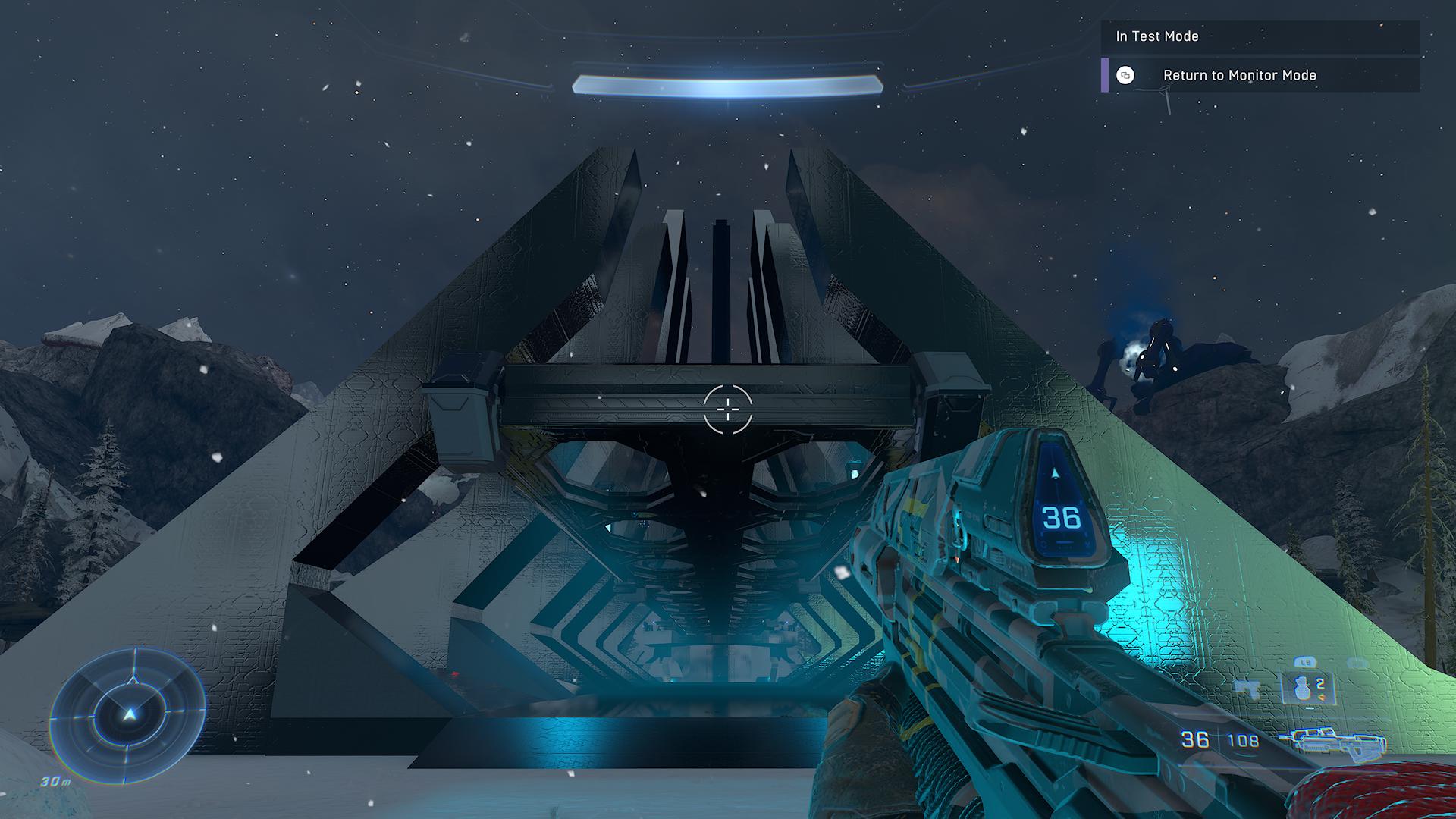Select Return to Monitor Mode
Screen dimensions: 1456x819
pos(1239,75)
